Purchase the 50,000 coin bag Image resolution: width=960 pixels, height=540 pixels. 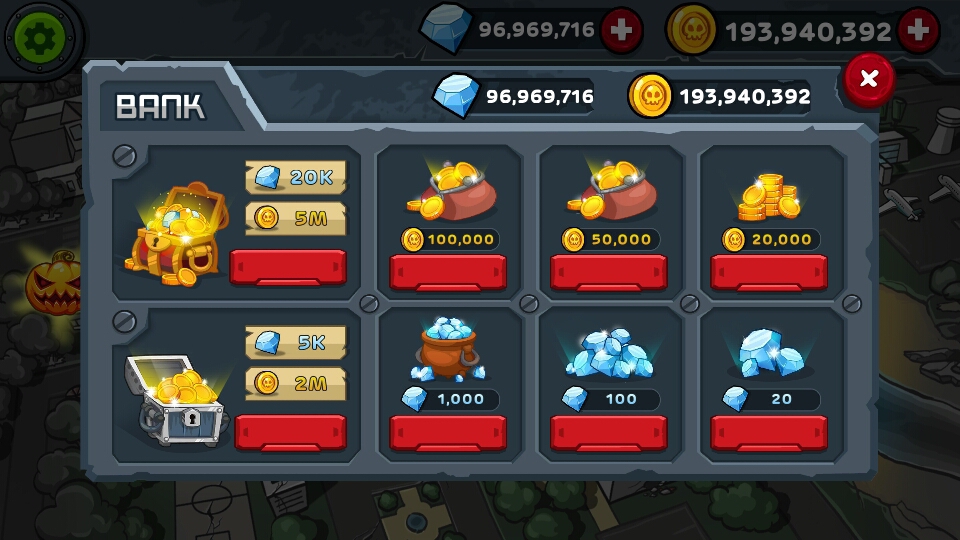608,272
